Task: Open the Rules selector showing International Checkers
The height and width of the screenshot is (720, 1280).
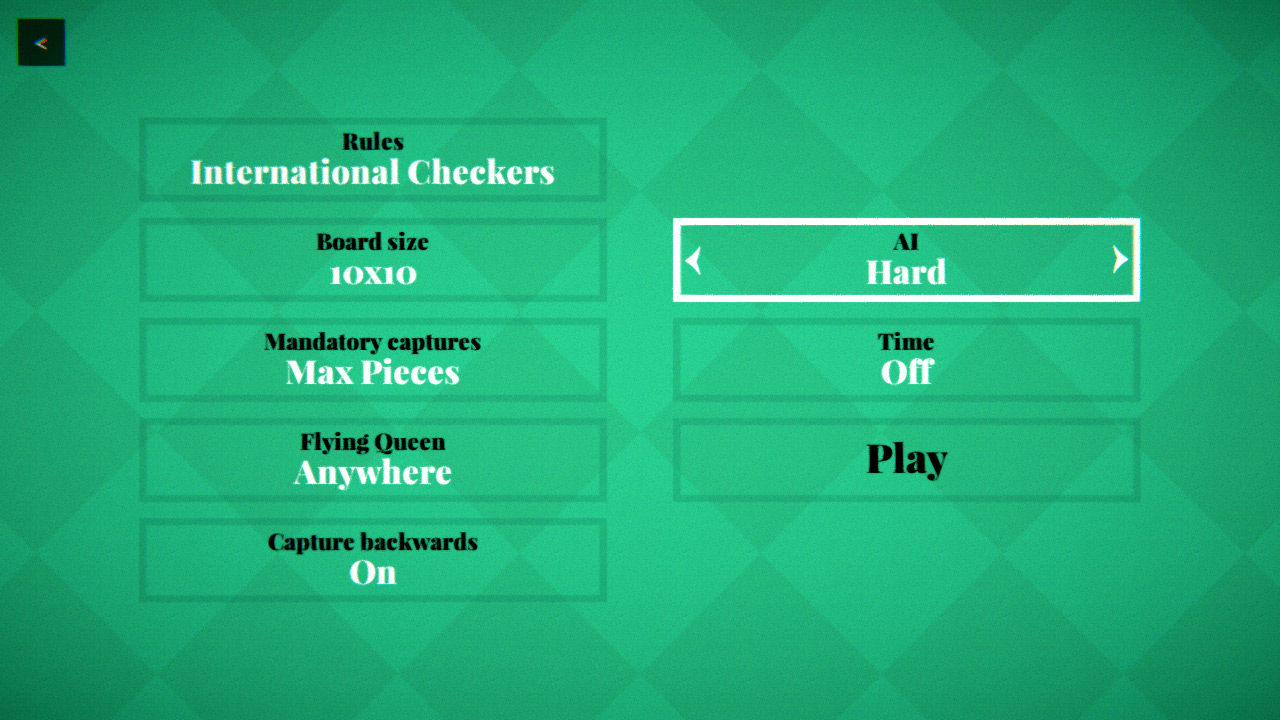Action: tap(373, 159)
